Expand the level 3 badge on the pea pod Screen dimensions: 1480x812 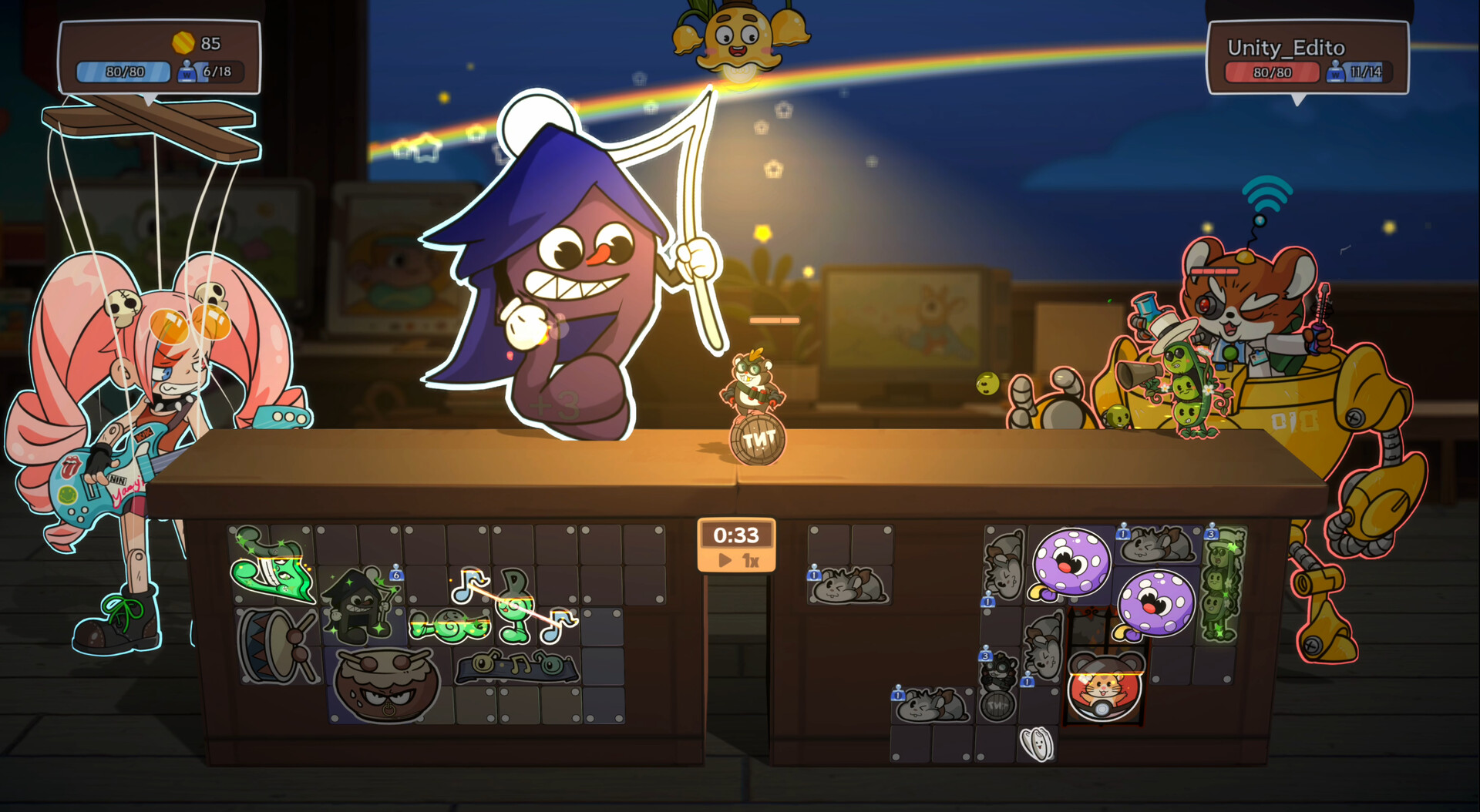(1212, 532)
